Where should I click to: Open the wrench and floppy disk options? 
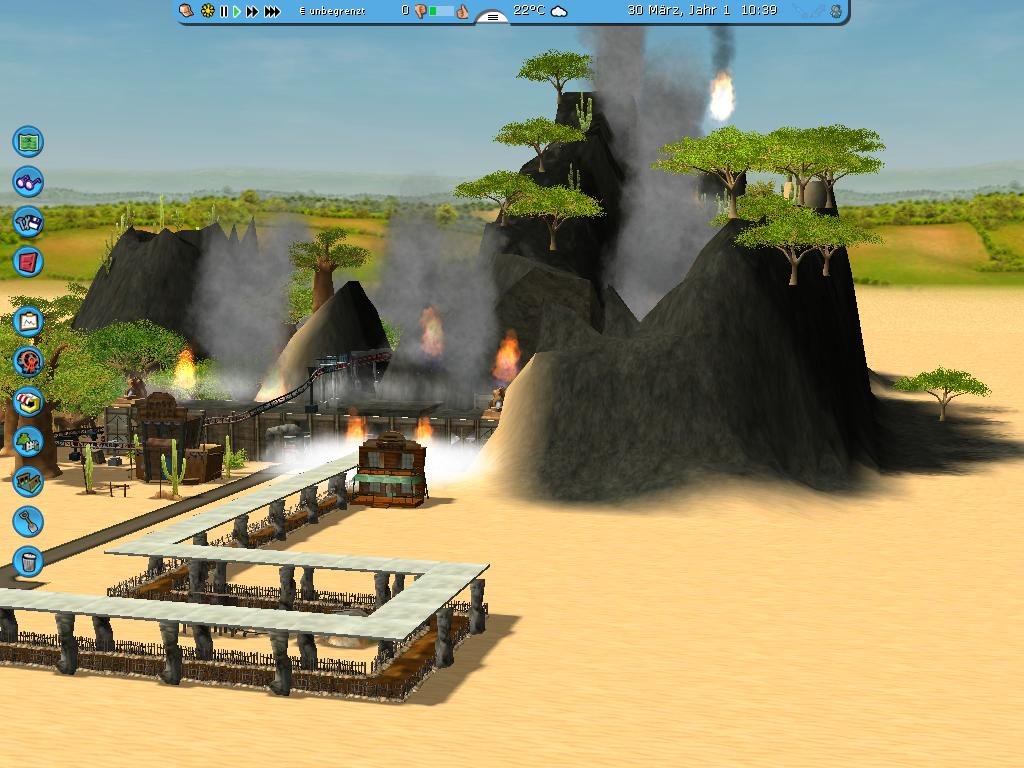click(x=28, y=221)
